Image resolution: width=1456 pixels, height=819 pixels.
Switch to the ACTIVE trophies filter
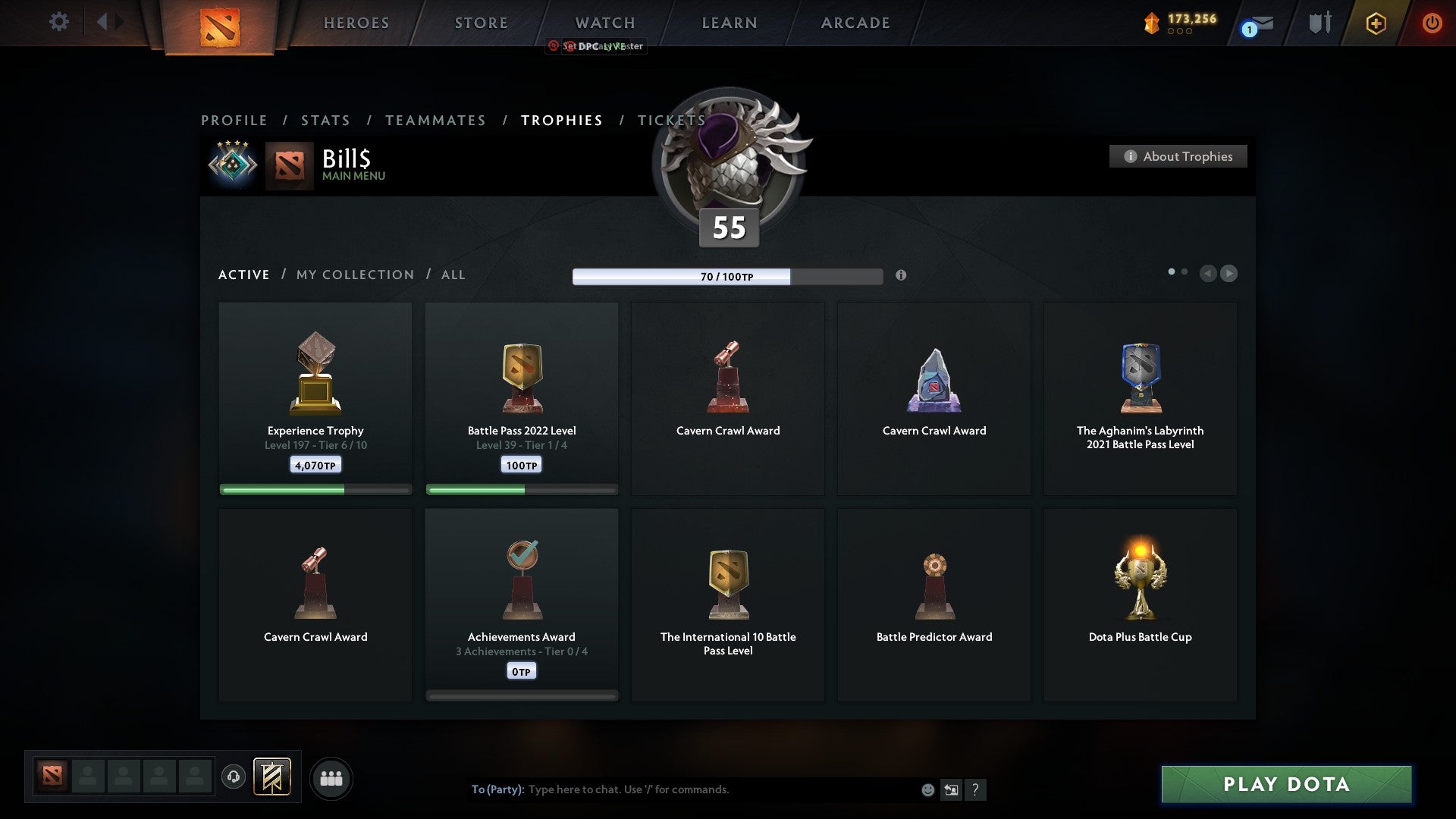[x=243, y=275]
